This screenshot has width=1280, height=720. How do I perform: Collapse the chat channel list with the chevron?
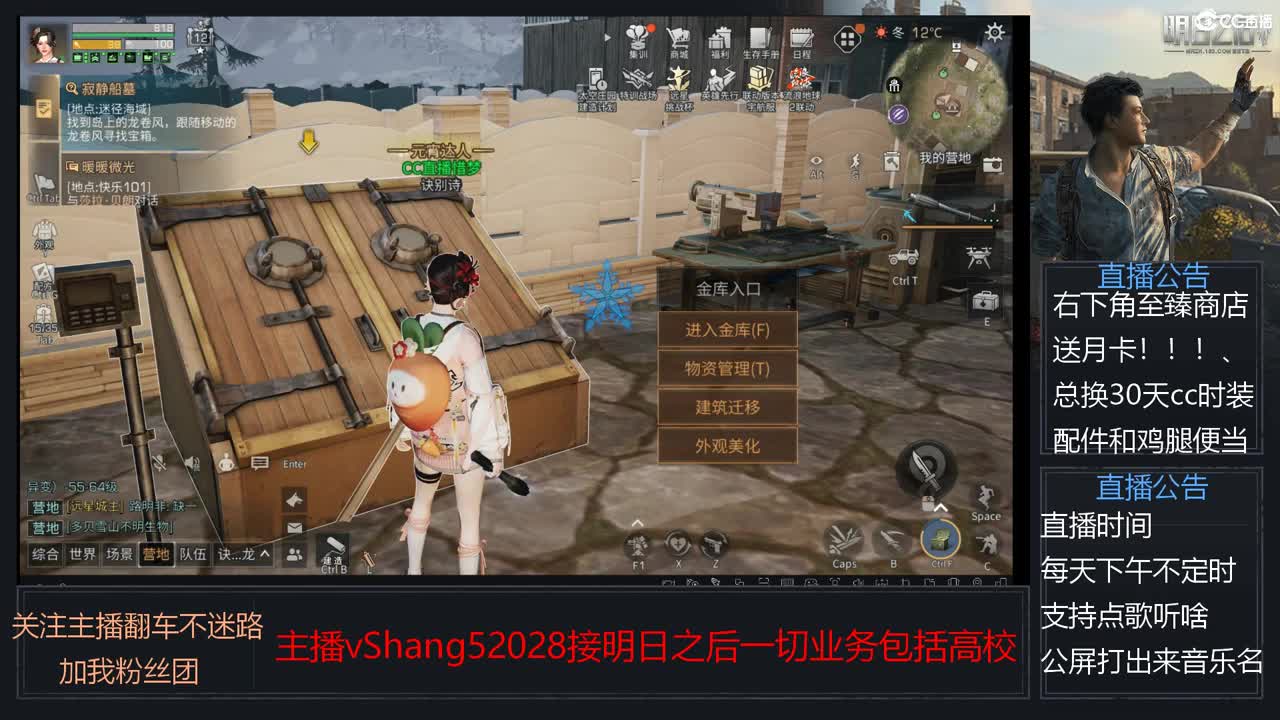tap(266, 553)
